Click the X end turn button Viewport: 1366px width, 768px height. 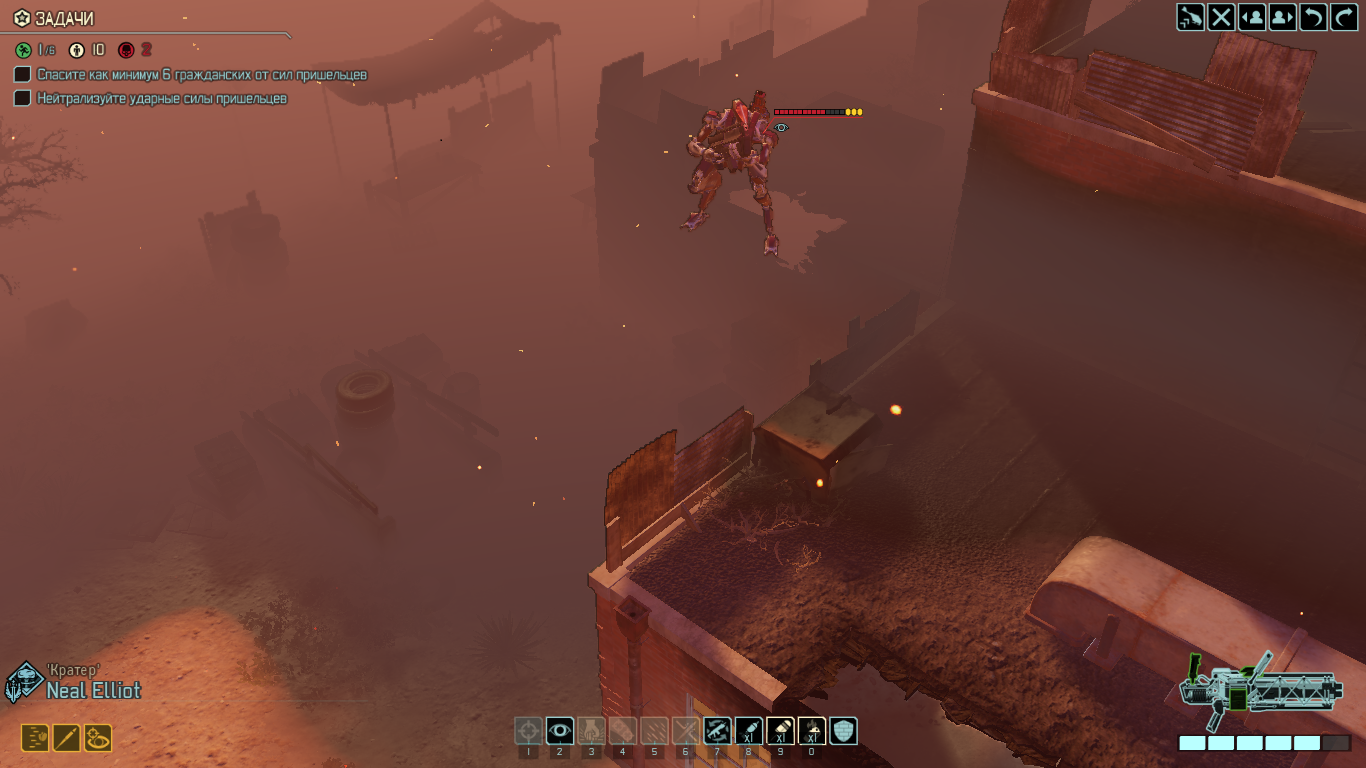pos(1221,17)
